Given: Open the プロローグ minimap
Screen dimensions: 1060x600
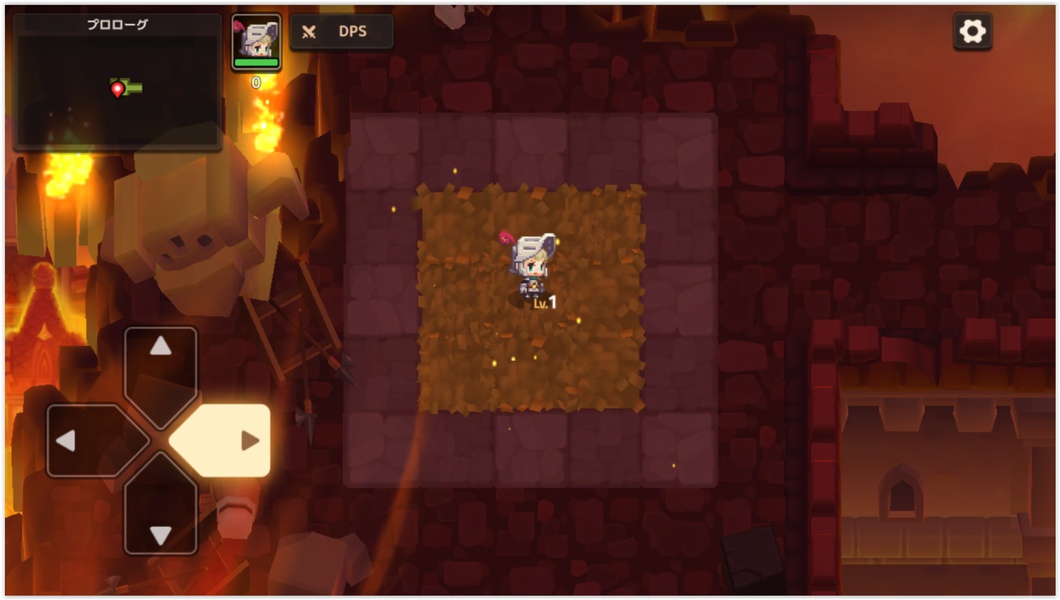Looking at the screenshot, I should coord(117,82).
